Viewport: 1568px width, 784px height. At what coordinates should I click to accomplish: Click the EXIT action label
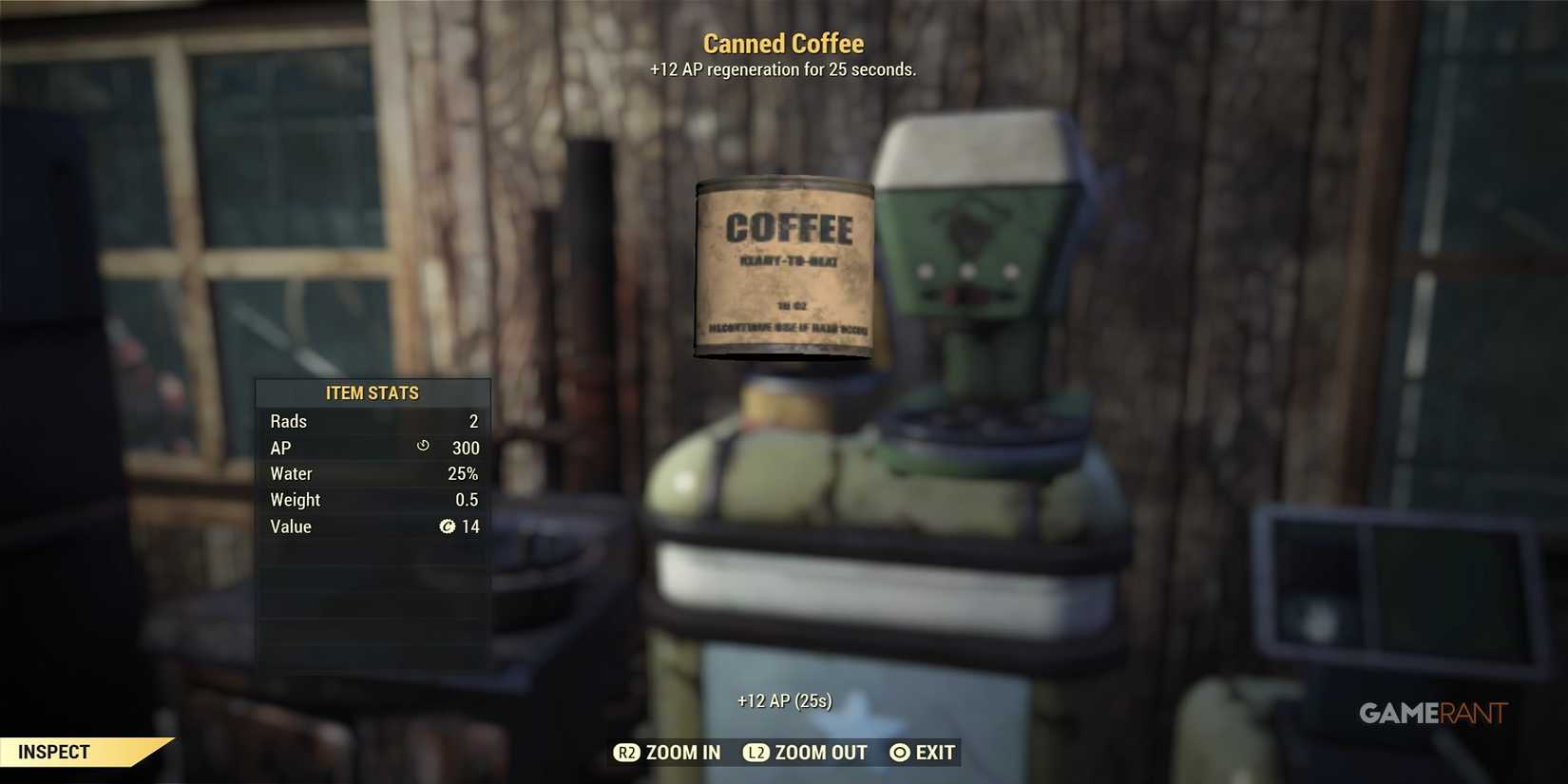click(x=935, y=752)
